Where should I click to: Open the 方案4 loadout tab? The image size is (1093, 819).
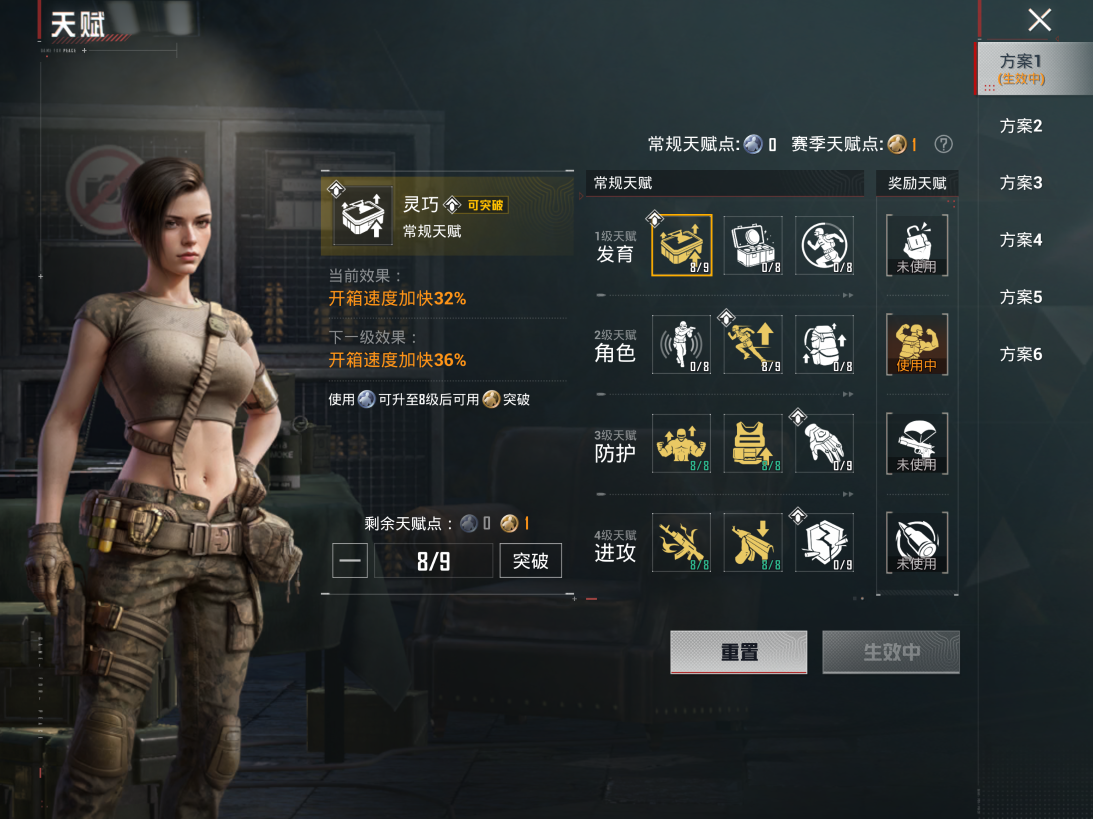point(1021,240)
